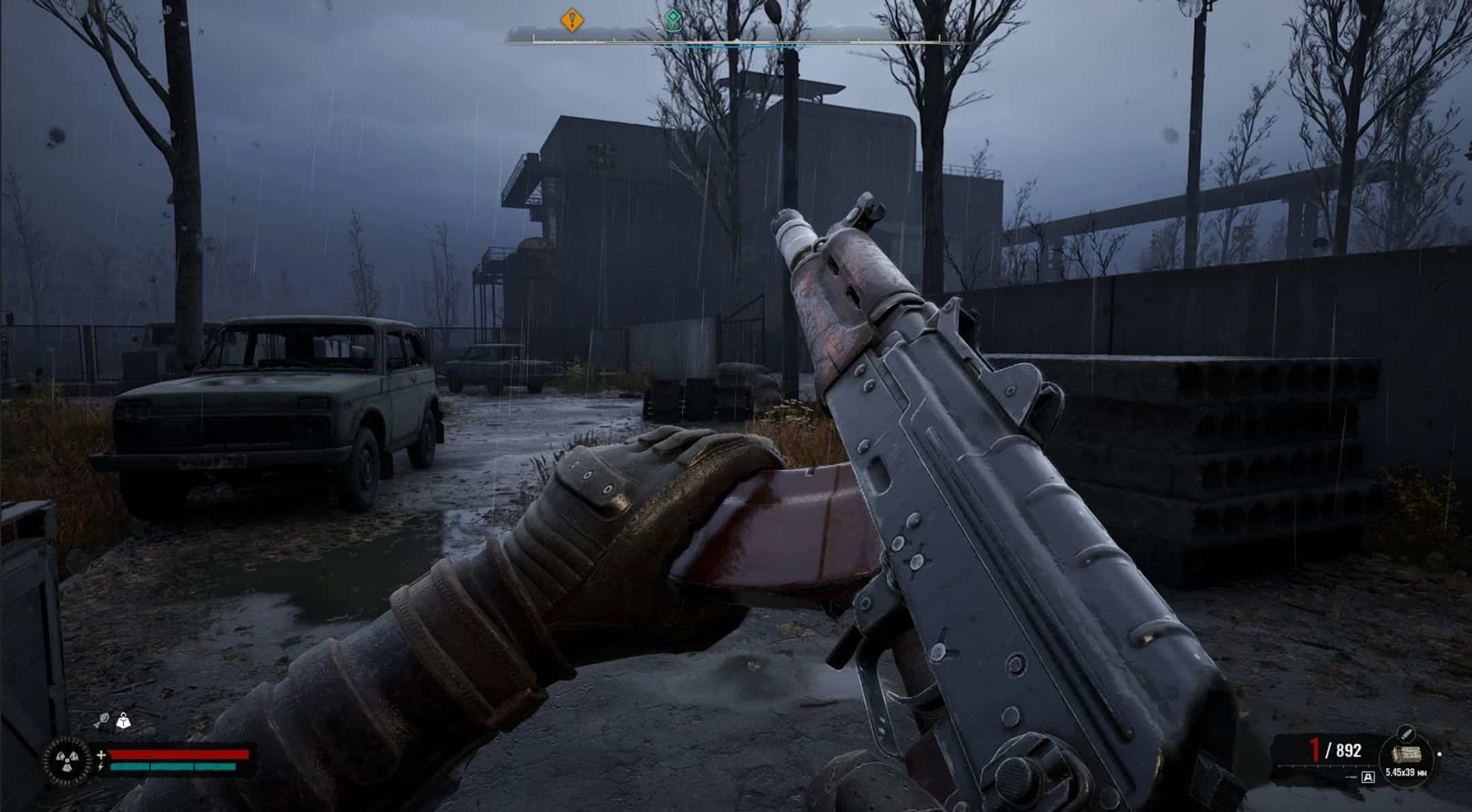This screenshot has height=812, width=1472.
Task: Select the green diamond waypoint marker
Action: pyautogui.click(x=673, y=18)
